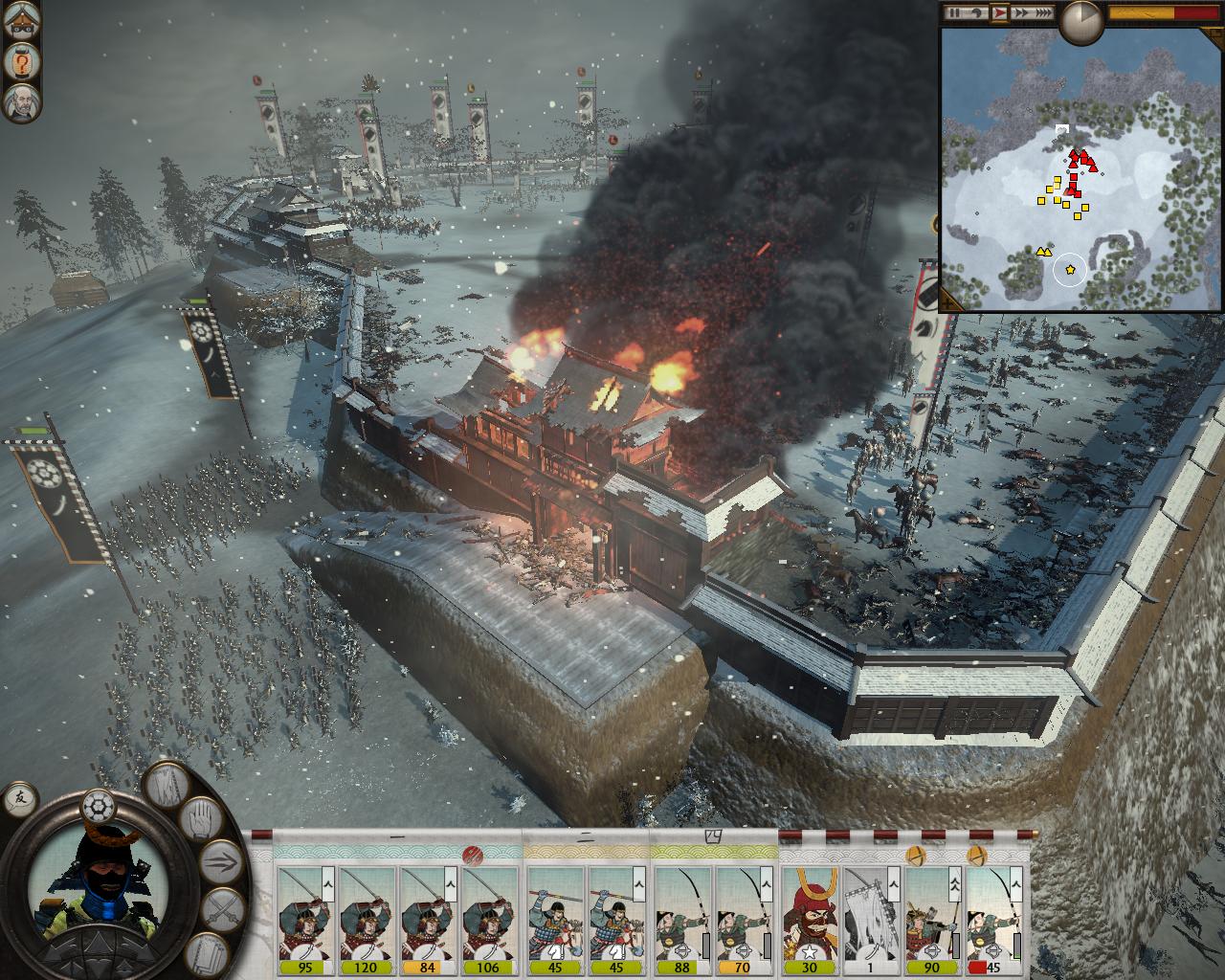Switch to double fast-forward speed
Viewport: 1225px width, 980px height.
click(1021, 13)
